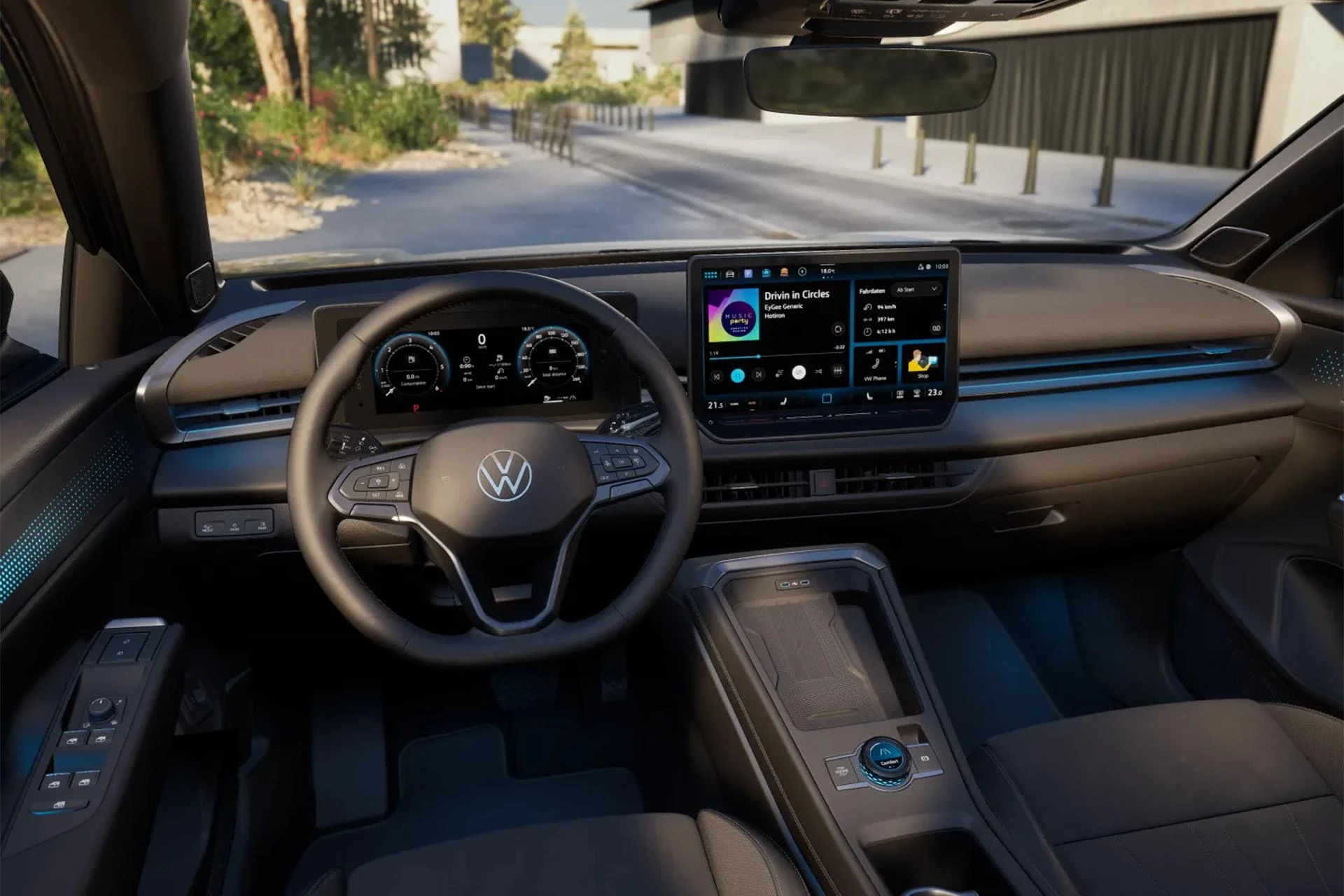Open the app grid launcher on the infotainment screen
This screenshot has width=1344, height=896.
tap(710, 274)
